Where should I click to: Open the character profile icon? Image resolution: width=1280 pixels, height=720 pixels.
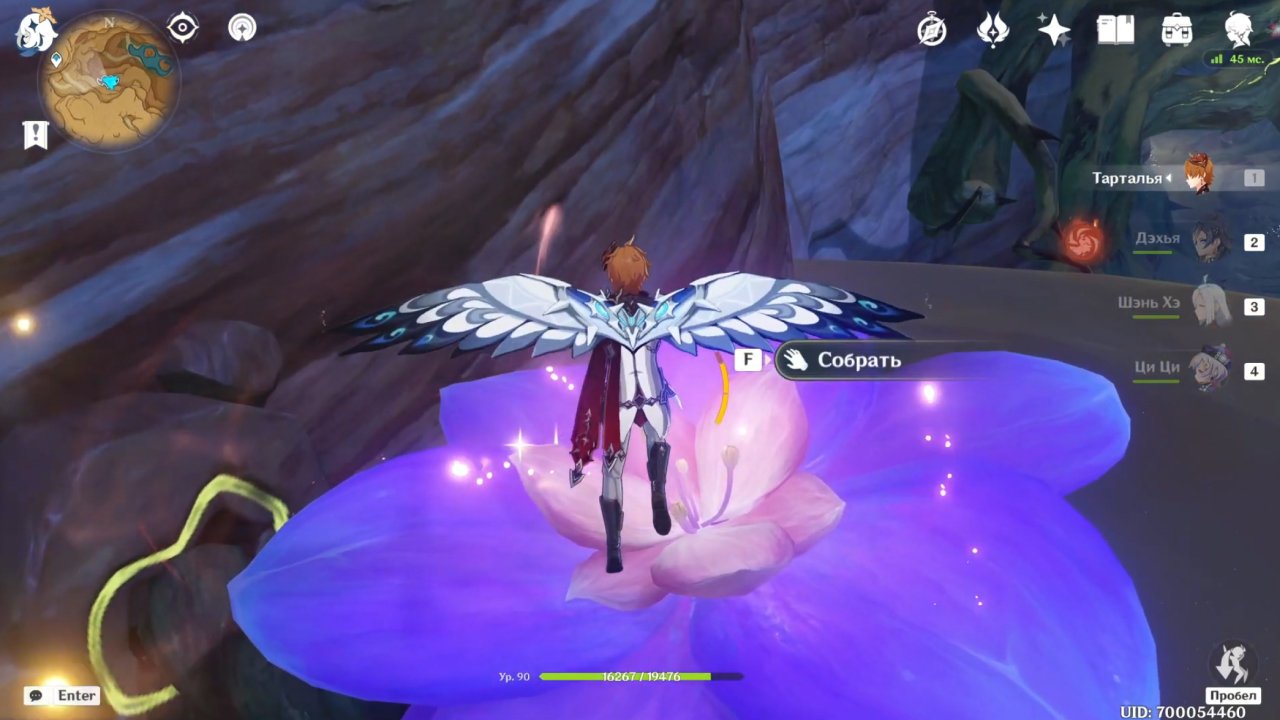click(x=1239, y=30)
